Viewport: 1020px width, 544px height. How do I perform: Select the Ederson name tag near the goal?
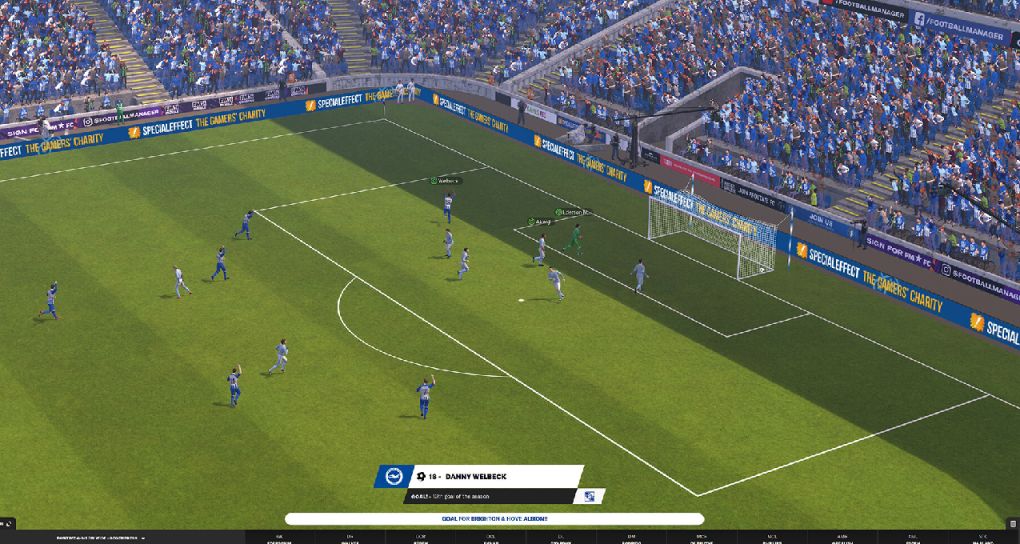[x=573, y=213]
